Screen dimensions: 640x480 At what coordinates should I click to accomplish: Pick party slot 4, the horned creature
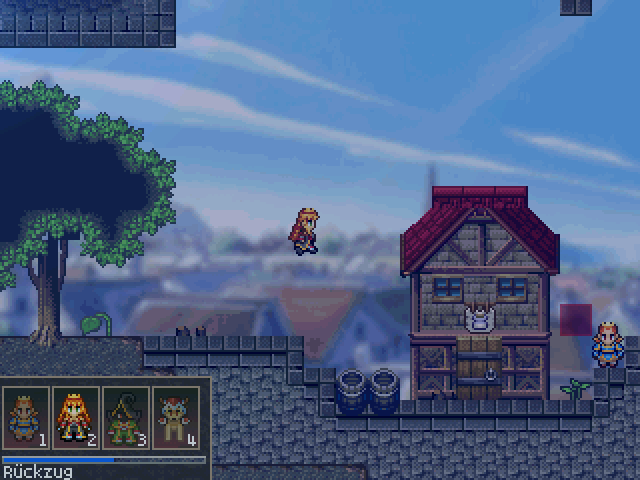(x=175, y=417)
